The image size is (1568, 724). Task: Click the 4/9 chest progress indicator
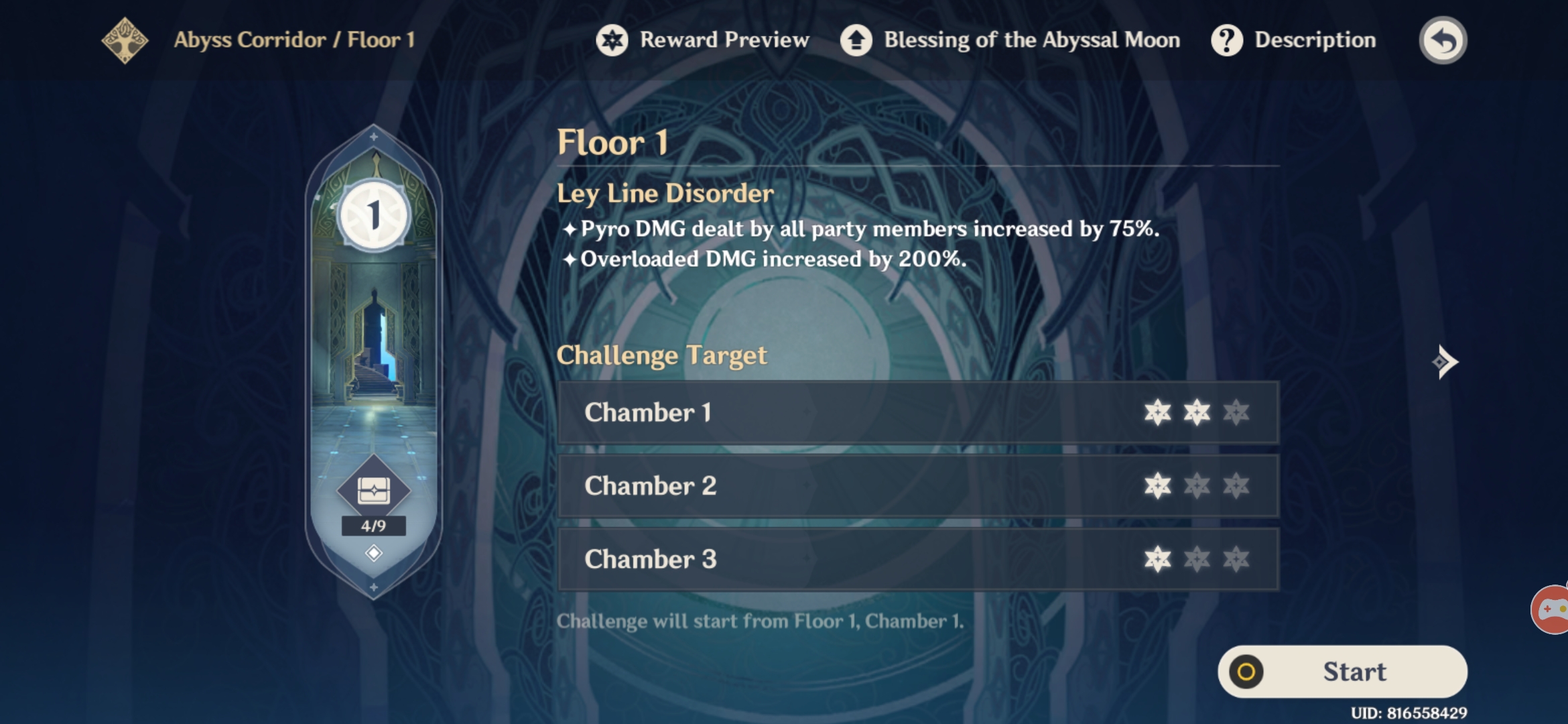375,526
